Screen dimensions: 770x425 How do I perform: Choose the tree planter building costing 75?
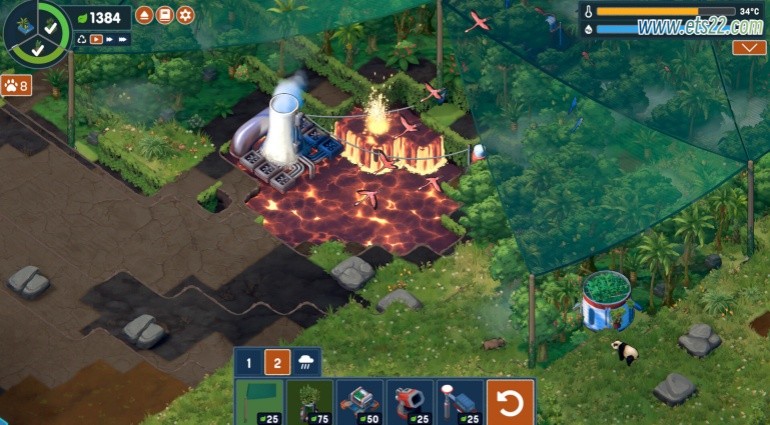309,402
